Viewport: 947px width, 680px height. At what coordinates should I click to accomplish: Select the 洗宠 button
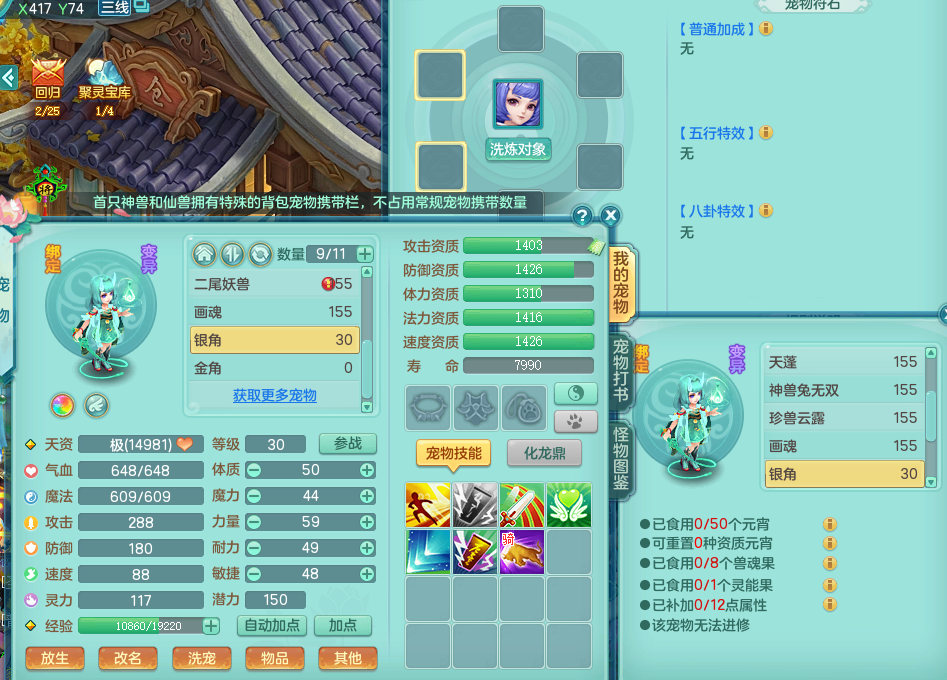(x=201, y=658)
